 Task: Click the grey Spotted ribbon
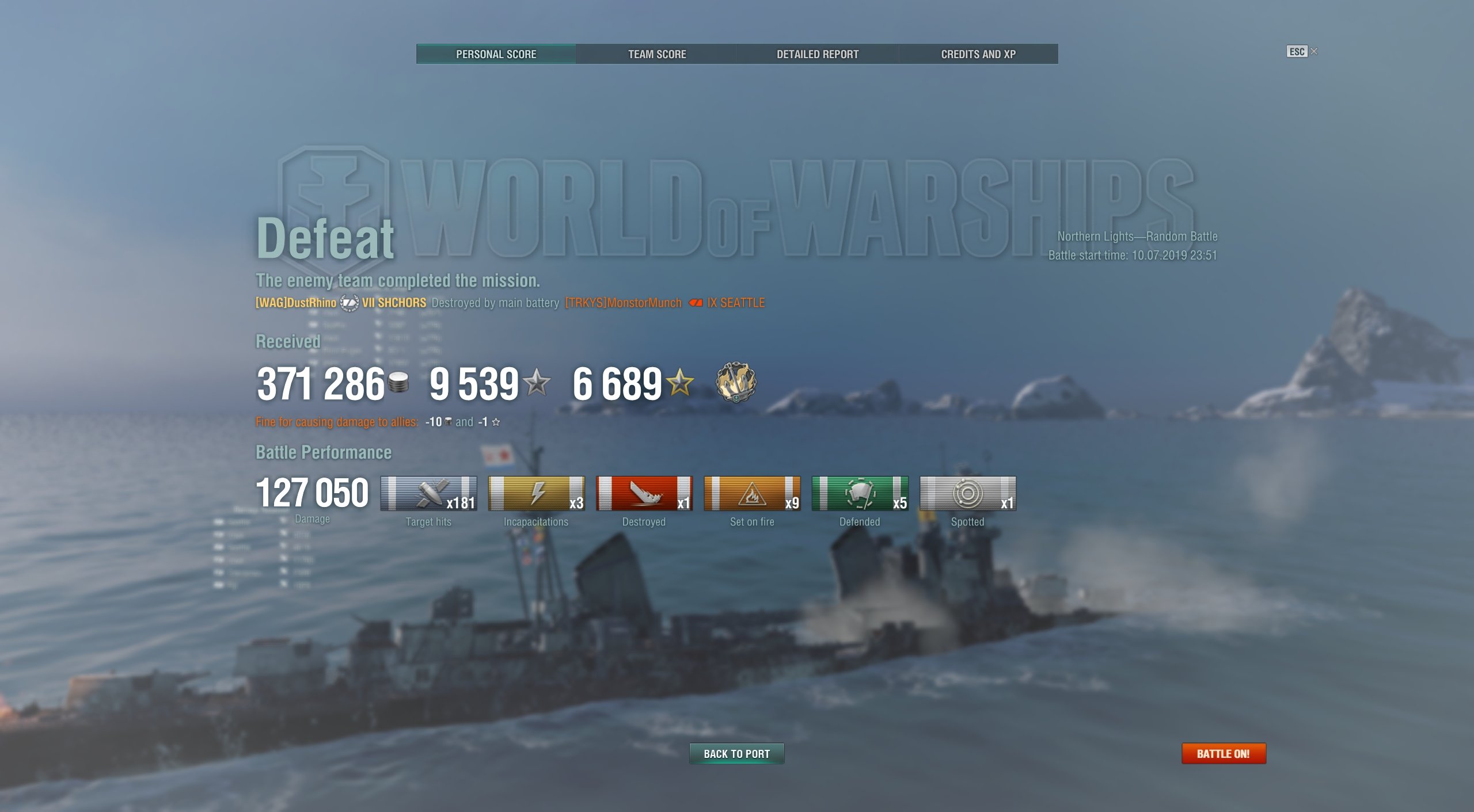click(x=967, y=493)
